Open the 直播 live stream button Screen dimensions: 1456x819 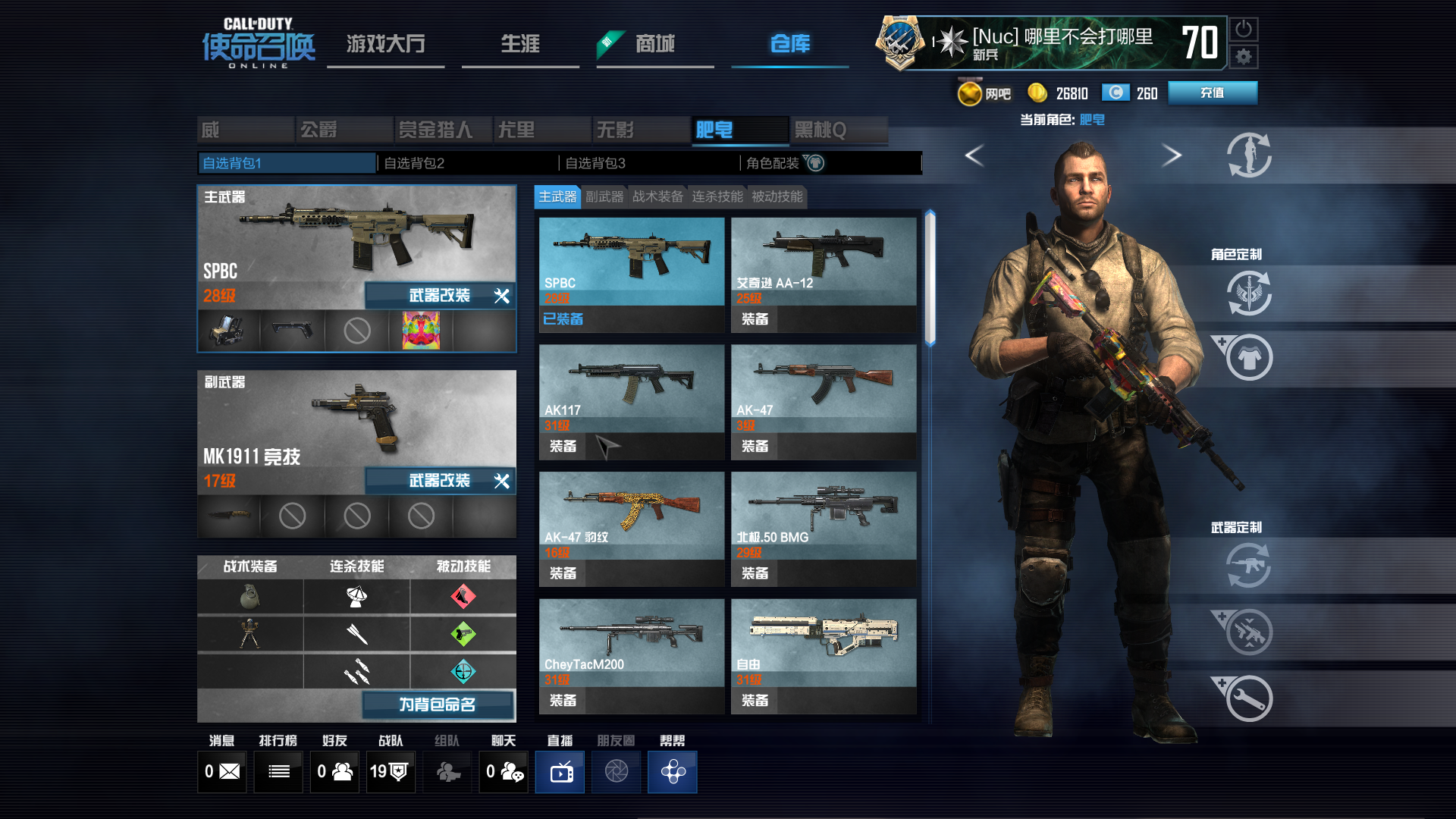point(560,772)
